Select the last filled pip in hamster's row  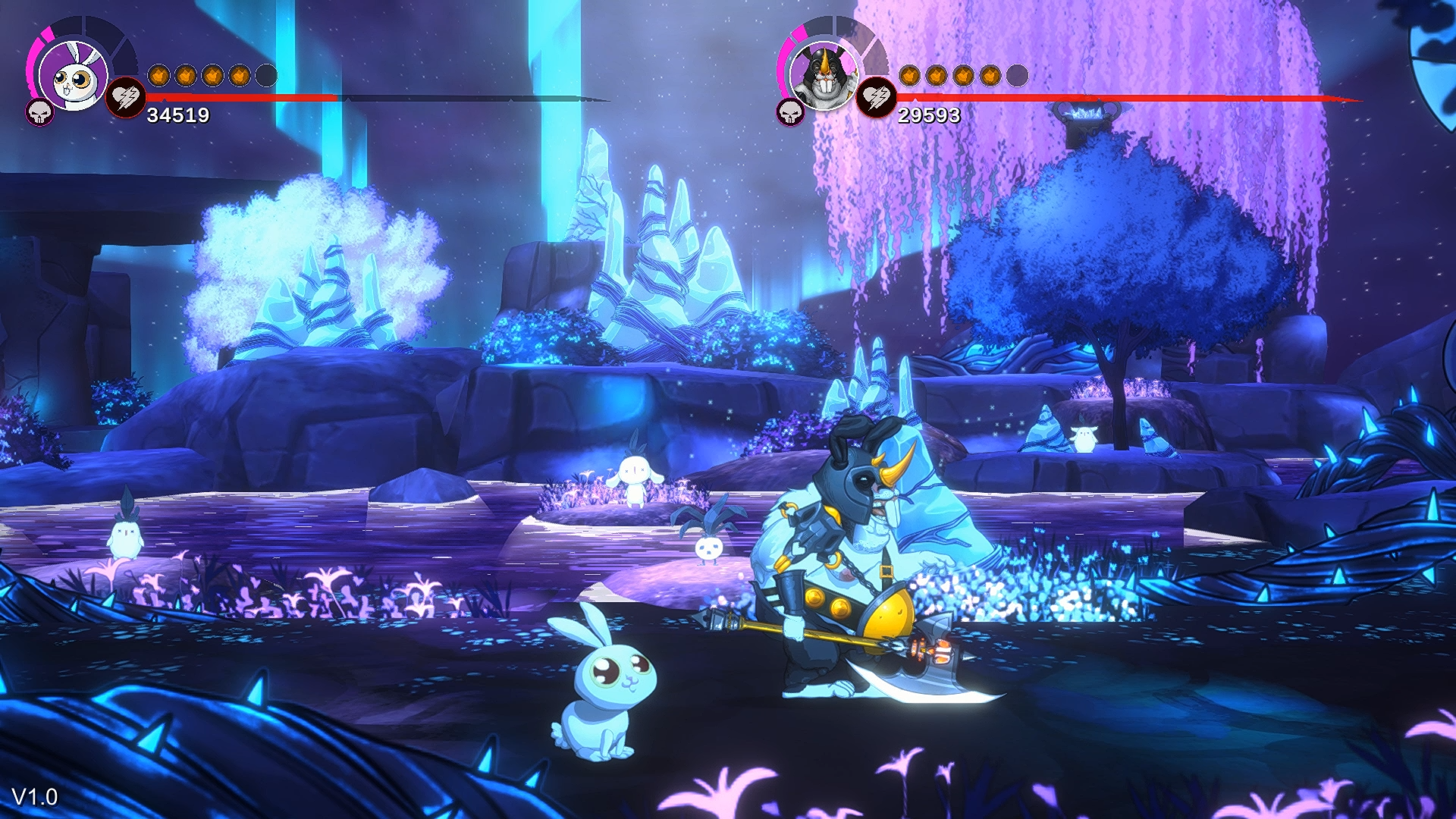(988, 75)
